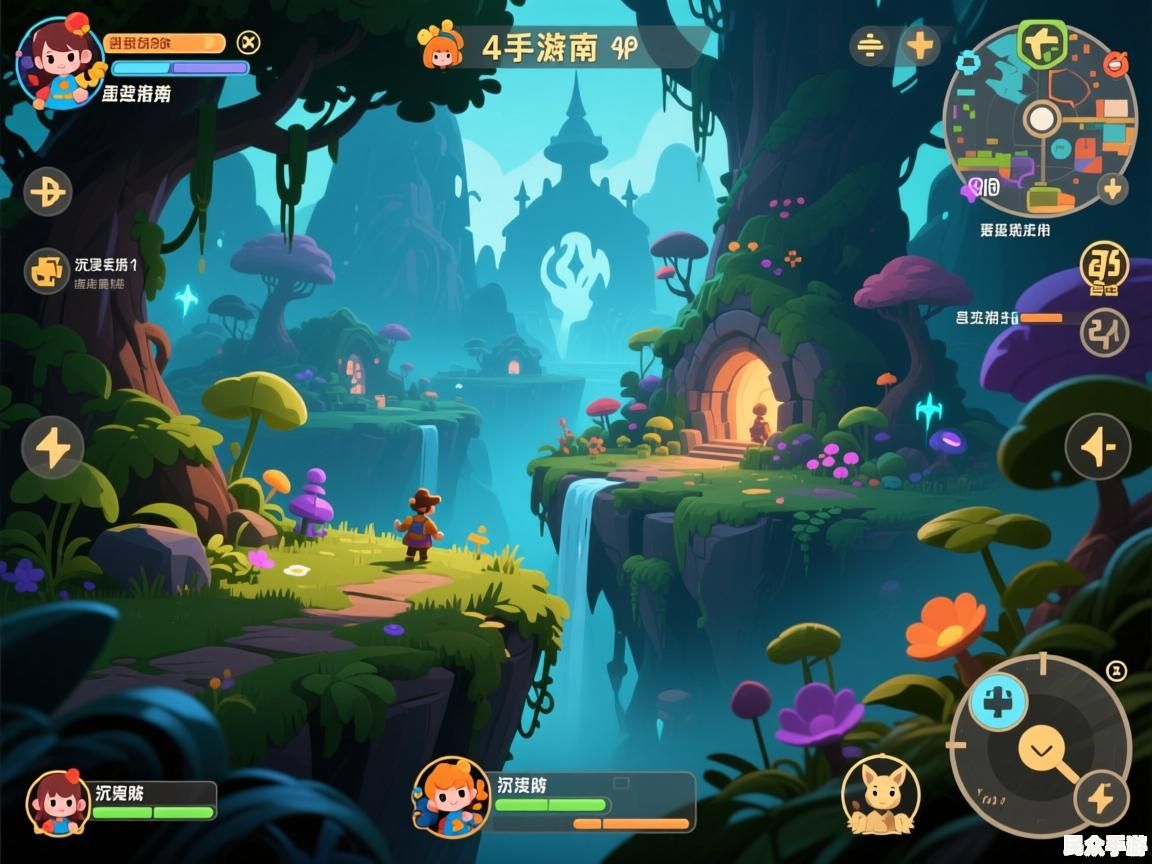Select the girl party member portrait at bottom left

[x=57, y=800]
